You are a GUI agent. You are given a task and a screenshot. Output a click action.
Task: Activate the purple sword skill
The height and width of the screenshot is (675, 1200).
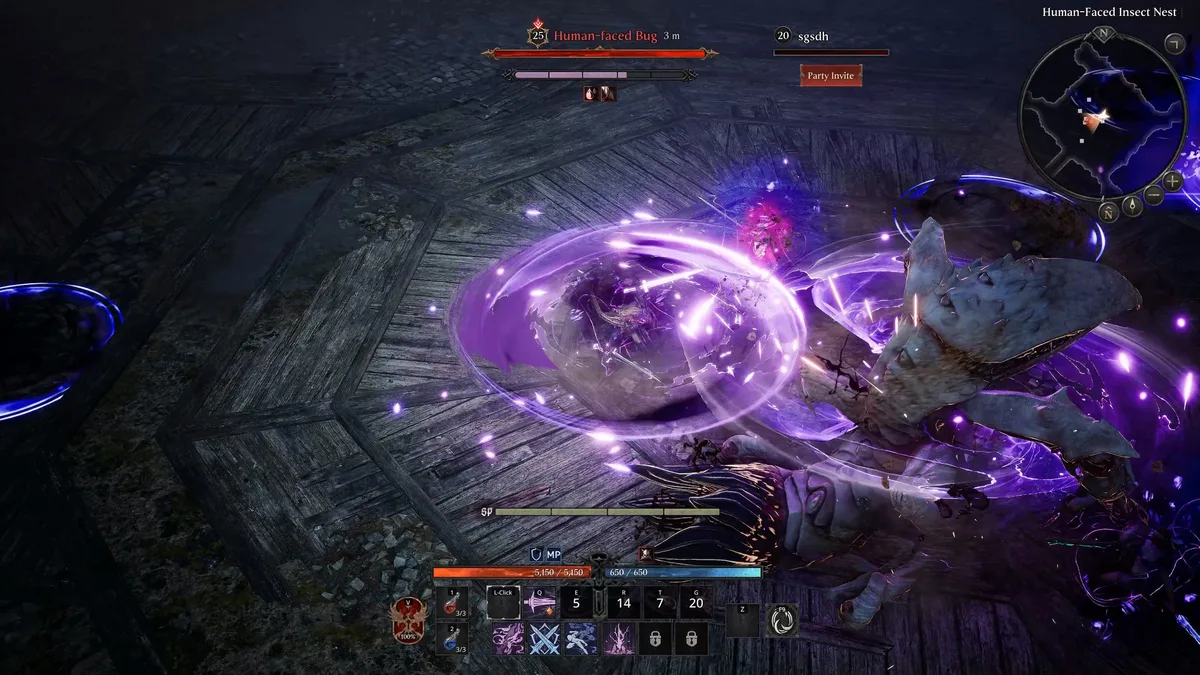pyautogui.click(x=540, y=603)
